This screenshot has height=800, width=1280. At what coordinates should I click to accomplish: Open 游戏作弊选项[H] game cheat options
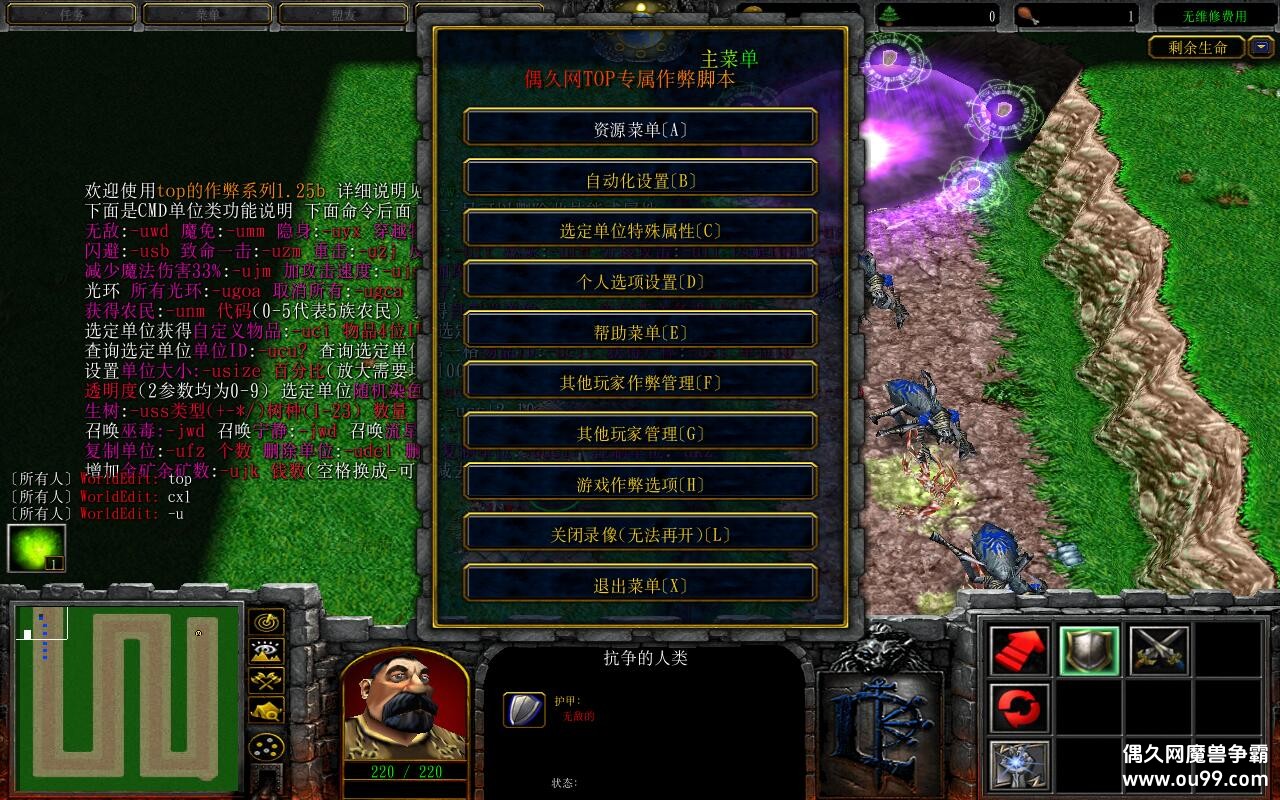tap(640, 484)
